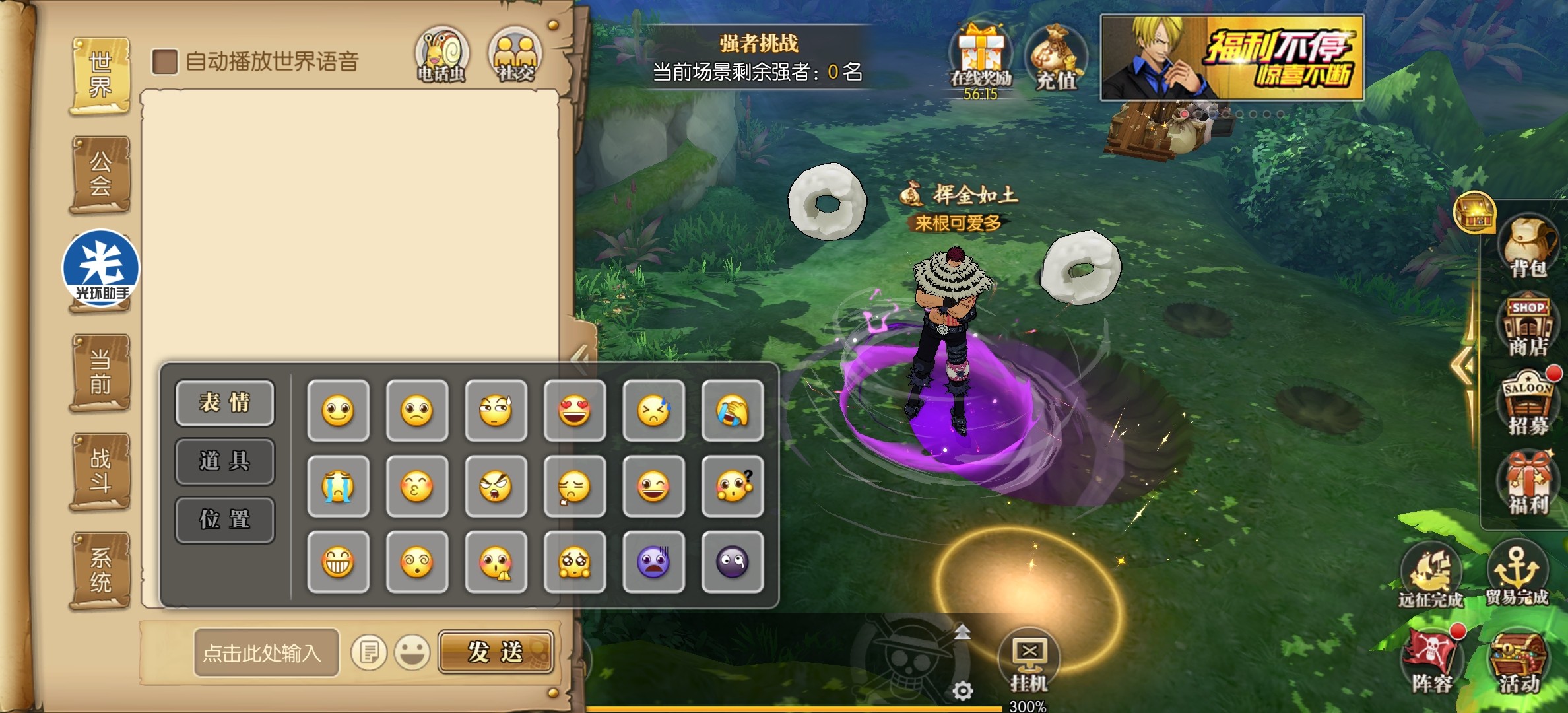
Task: Choose the 道具 item category button
Action: pyautogui.click(x=224, y=461)
